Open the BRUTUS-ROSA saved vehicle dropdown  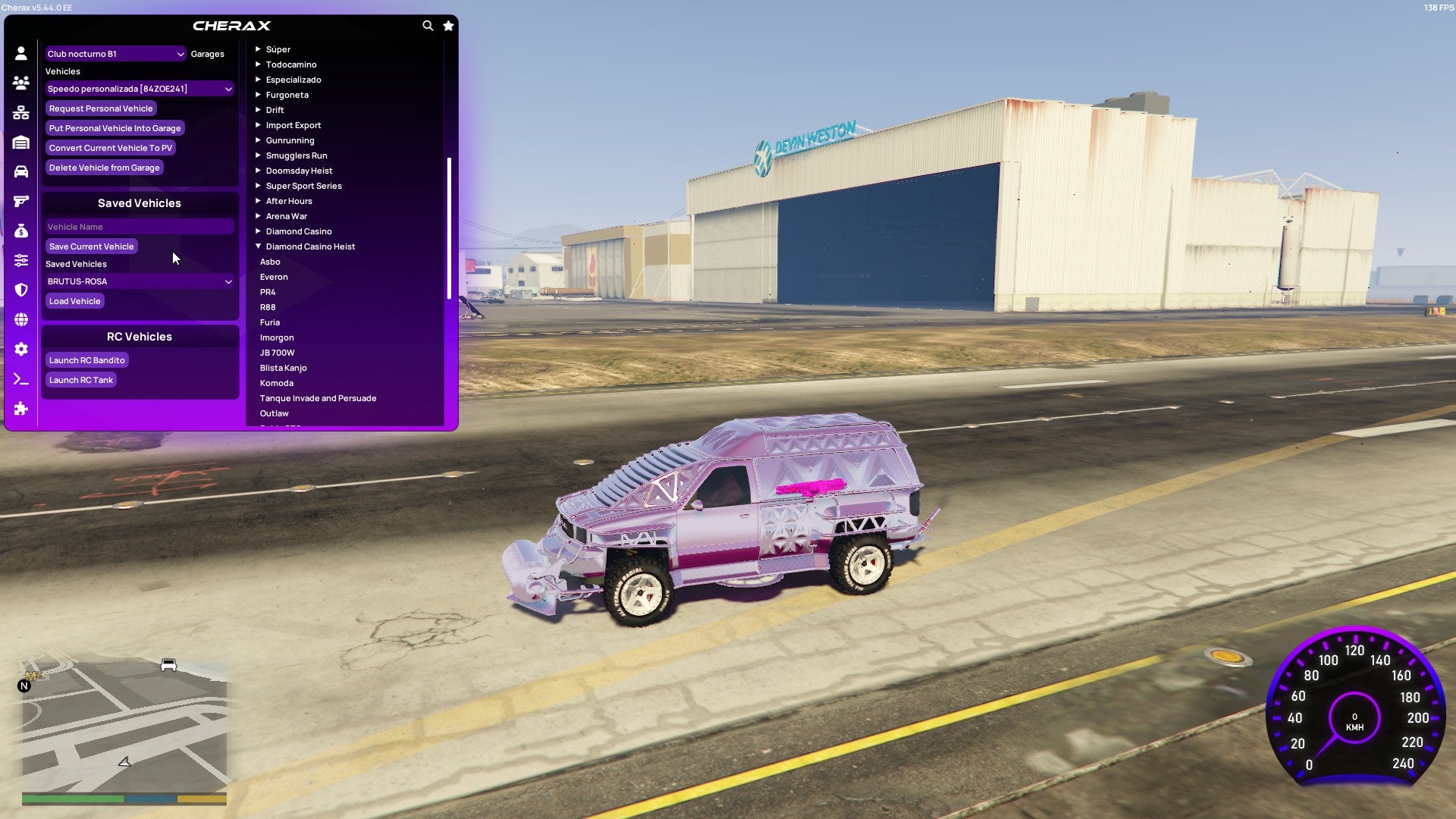pos(139,281)
